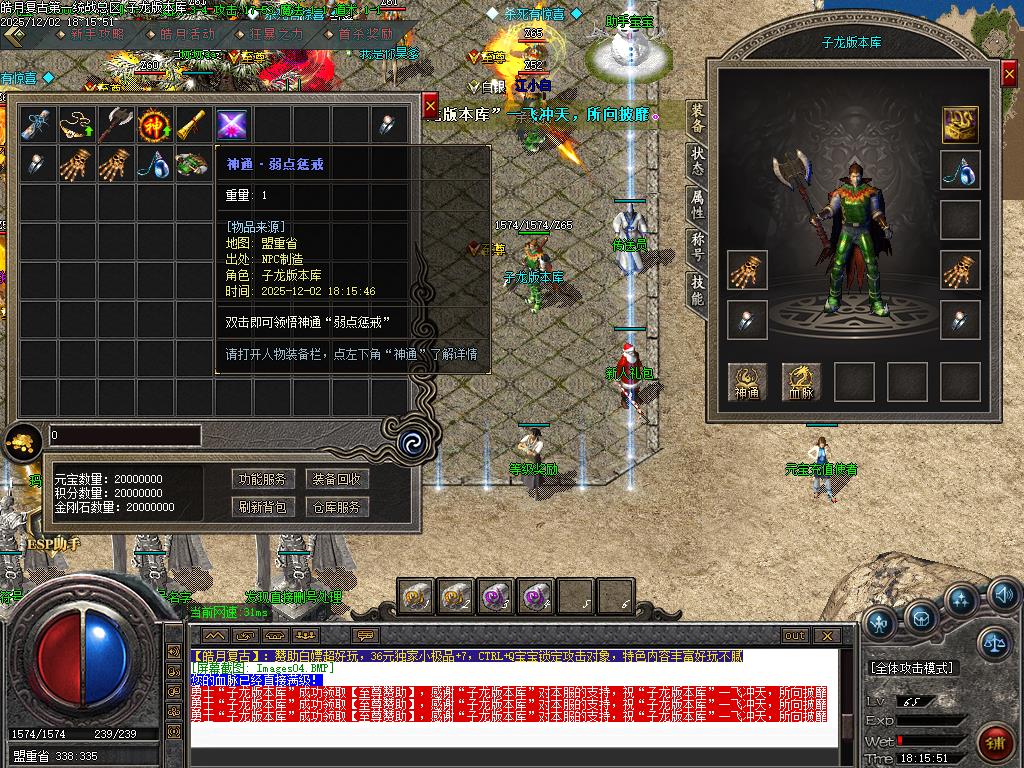Open the 神通 button on character panel
This screenshot has width=1024, height=768.
747,382
